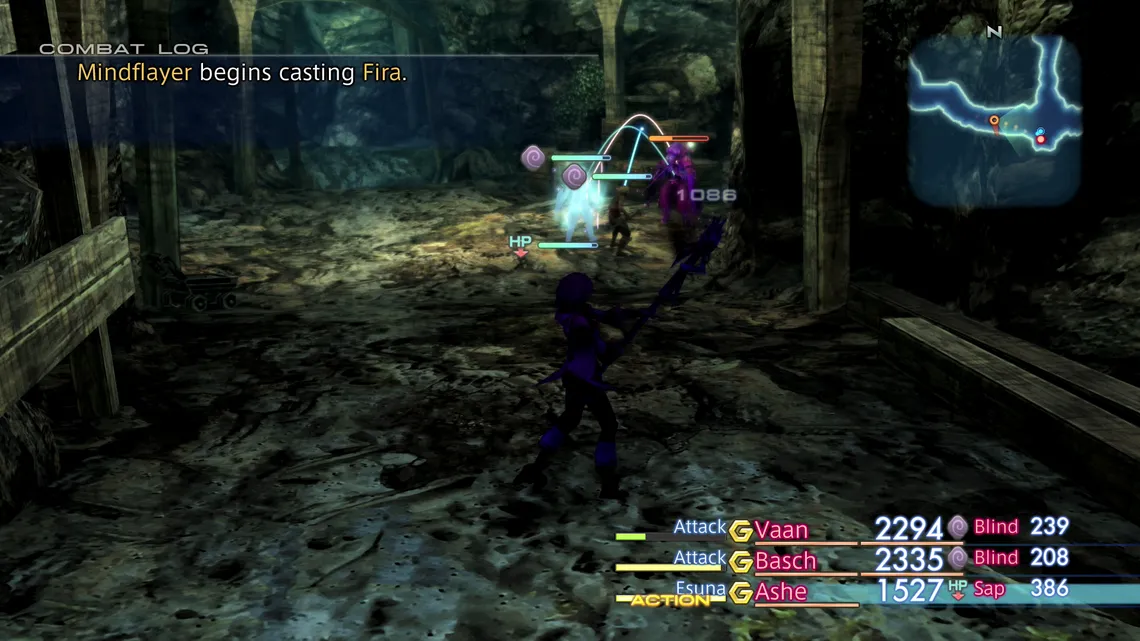This screenshot has width=1140, height=641.
Task: Click Vaan's gambit G icon
Action: [x=740, y=531]
